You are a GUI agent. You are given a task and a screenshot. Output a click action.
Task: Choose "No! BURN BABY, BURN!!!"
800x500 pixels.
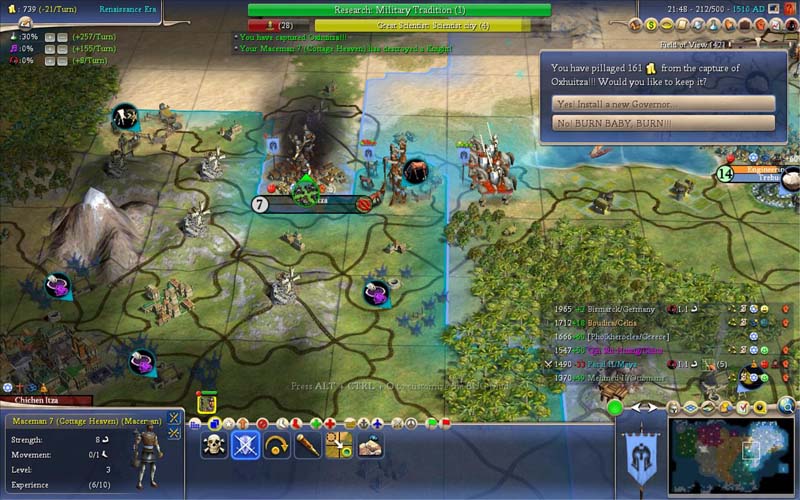point(663,123)
